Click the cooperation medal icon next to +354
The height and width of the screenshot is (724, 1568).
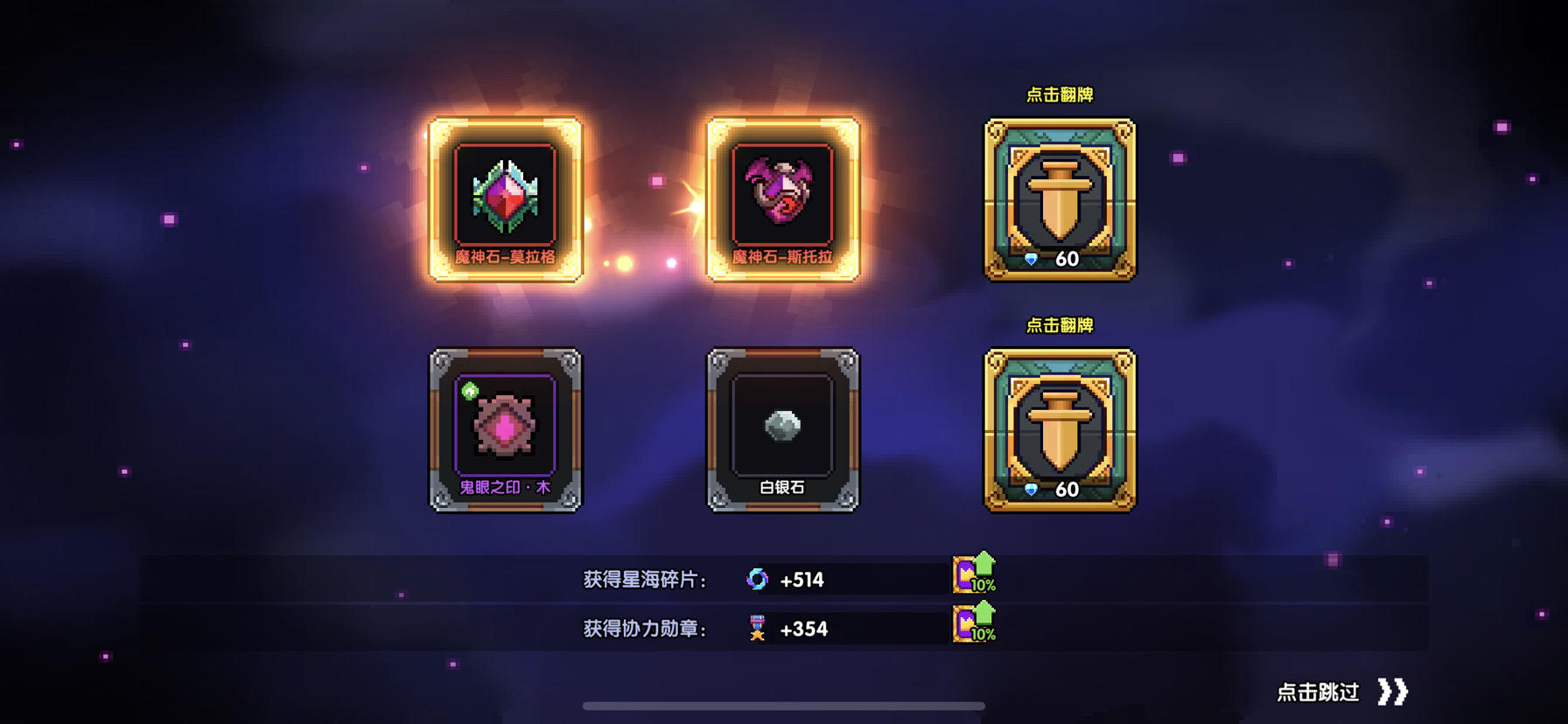(x=758, y=628)
